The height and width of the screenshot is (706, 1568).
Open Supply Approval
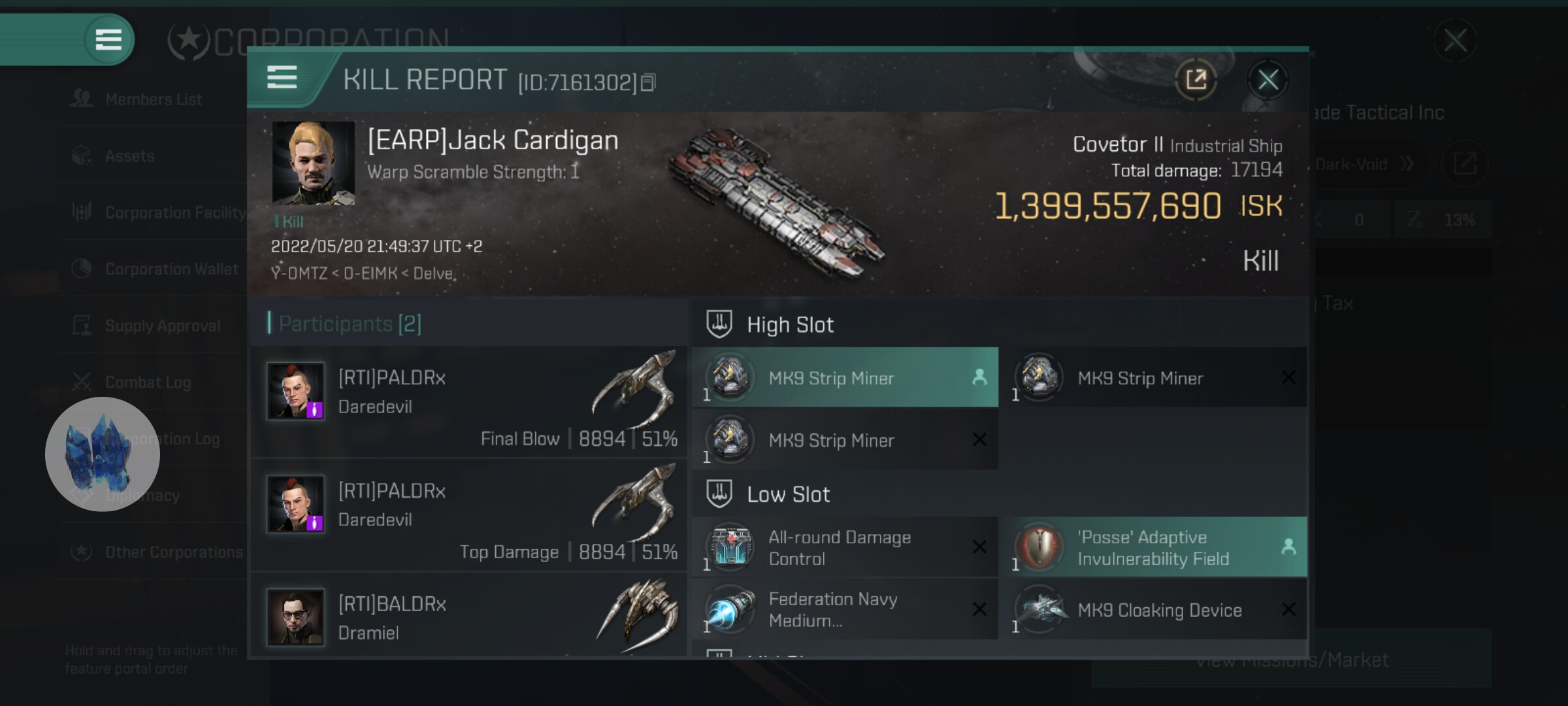tap(162, 326)
